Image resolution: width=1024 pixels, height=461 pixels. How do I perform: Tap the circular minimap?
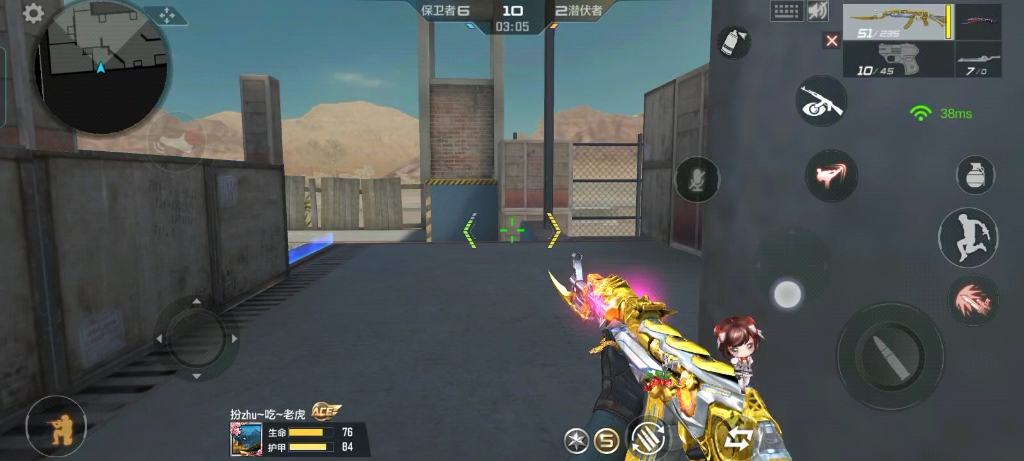coord(100,68)
